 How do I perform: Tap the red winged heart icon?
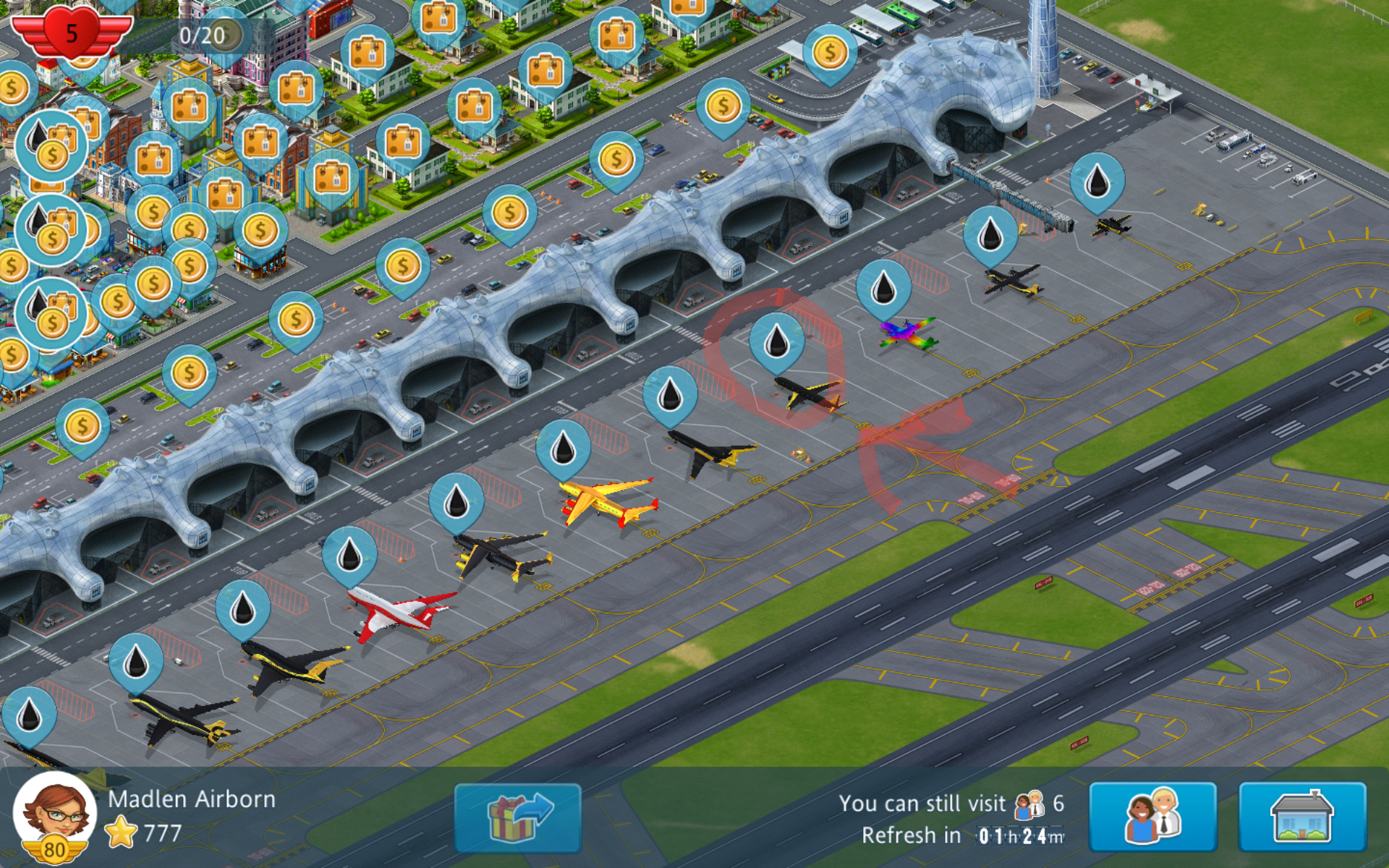coord(71,33)
